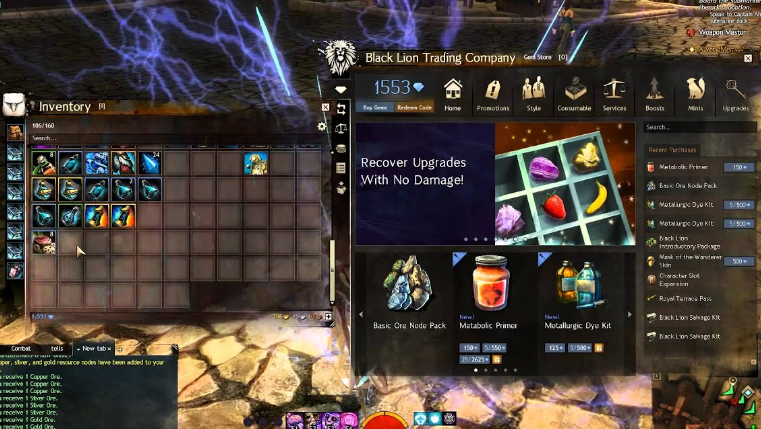
Task: Click the gem store search field
Action: click(x=698, y=127)
